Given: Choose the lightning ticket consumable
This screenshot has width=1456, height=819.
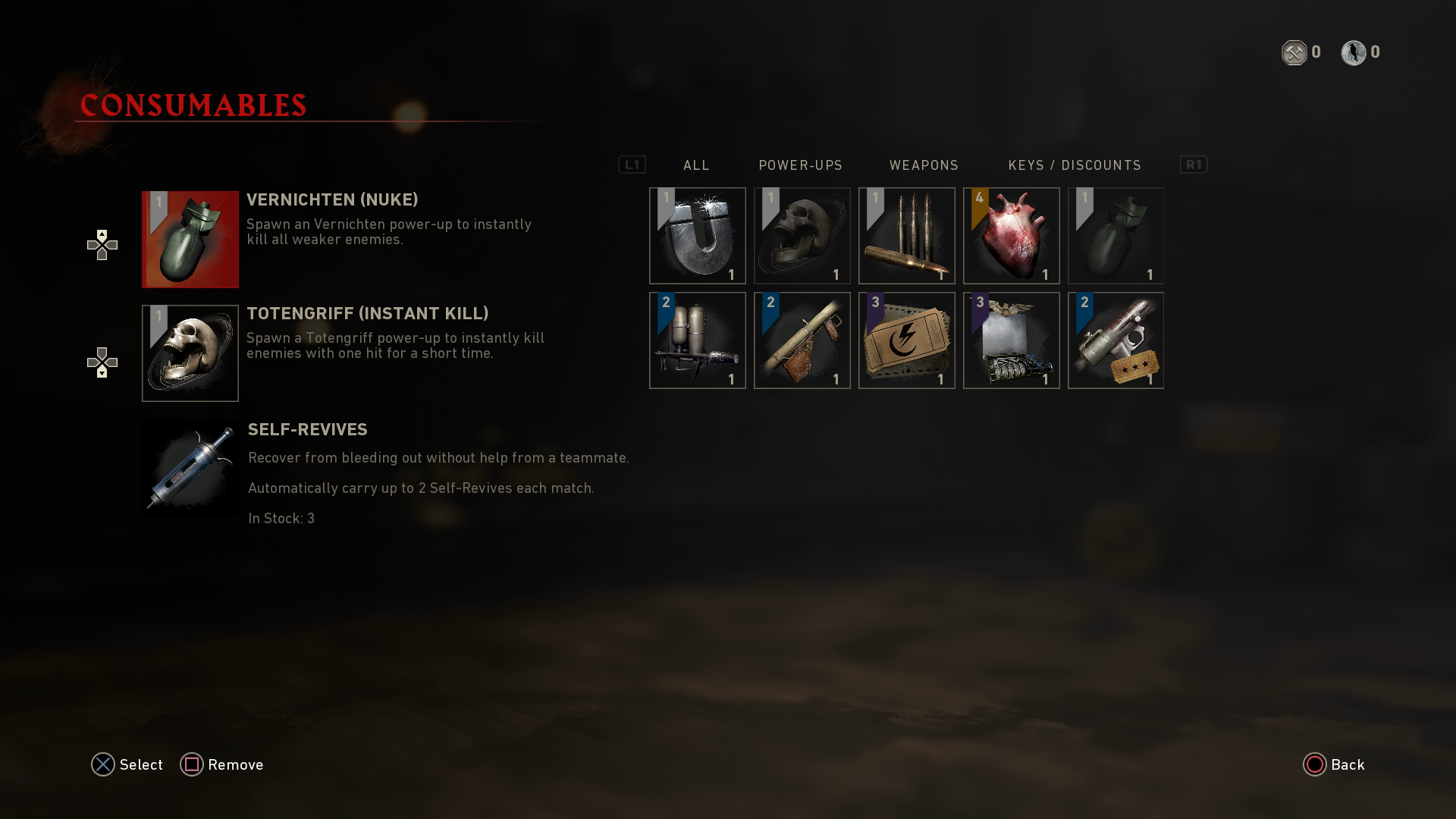Looking at the screenshot, I should tap(906, 340).
